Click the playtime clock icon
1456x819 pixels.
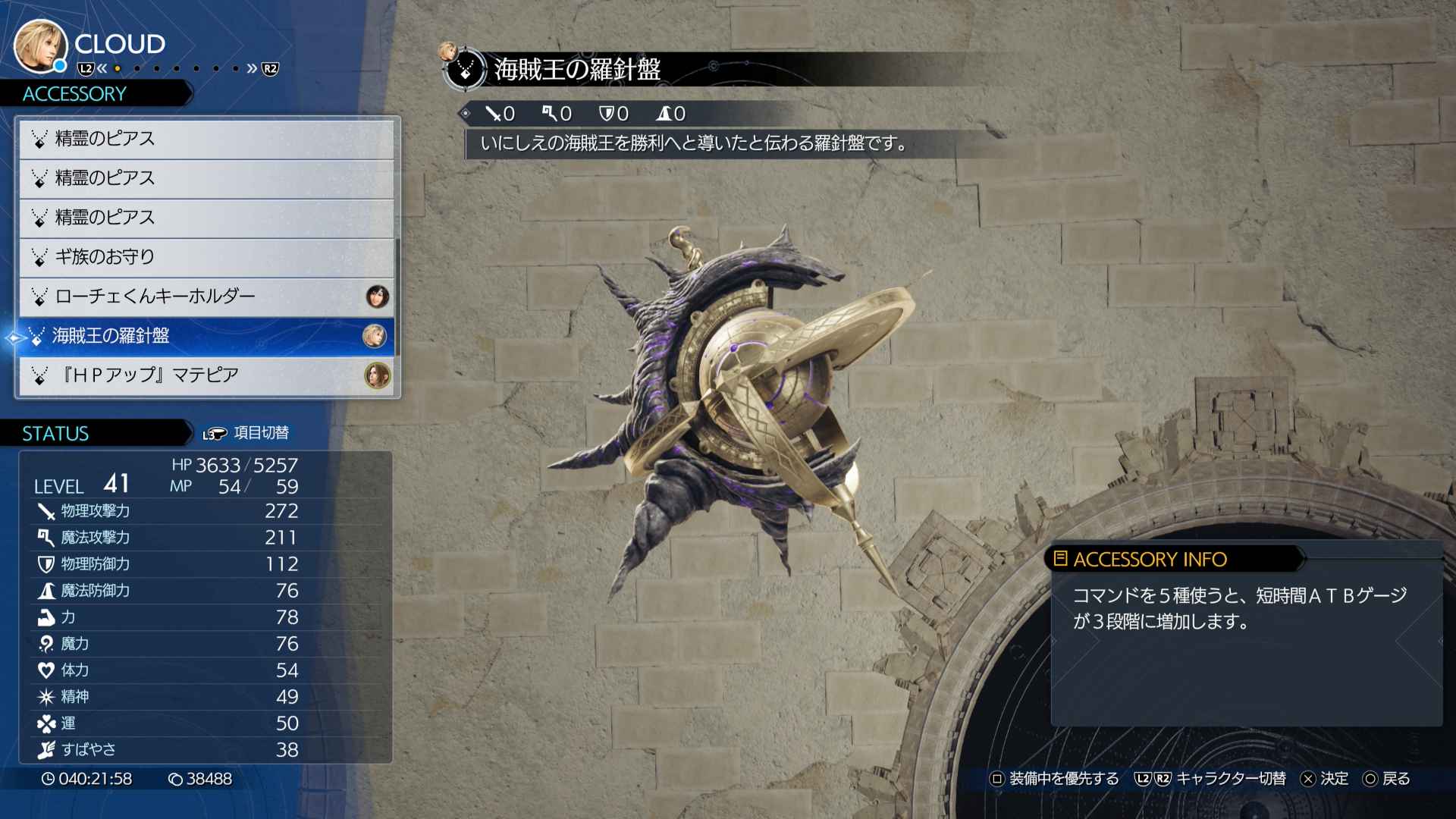point(48,778)
